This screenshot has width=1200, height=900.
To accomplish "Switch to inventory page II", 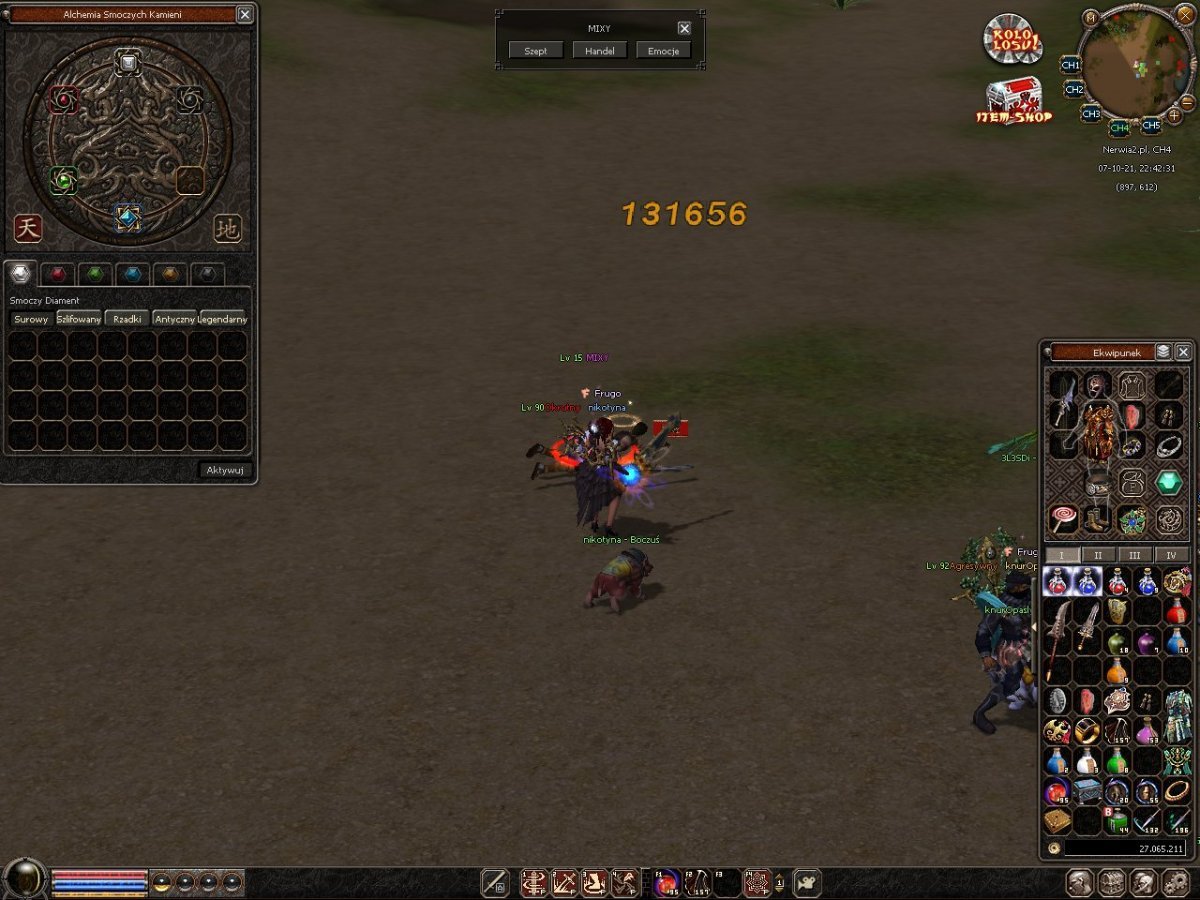I will [1098, 555].
